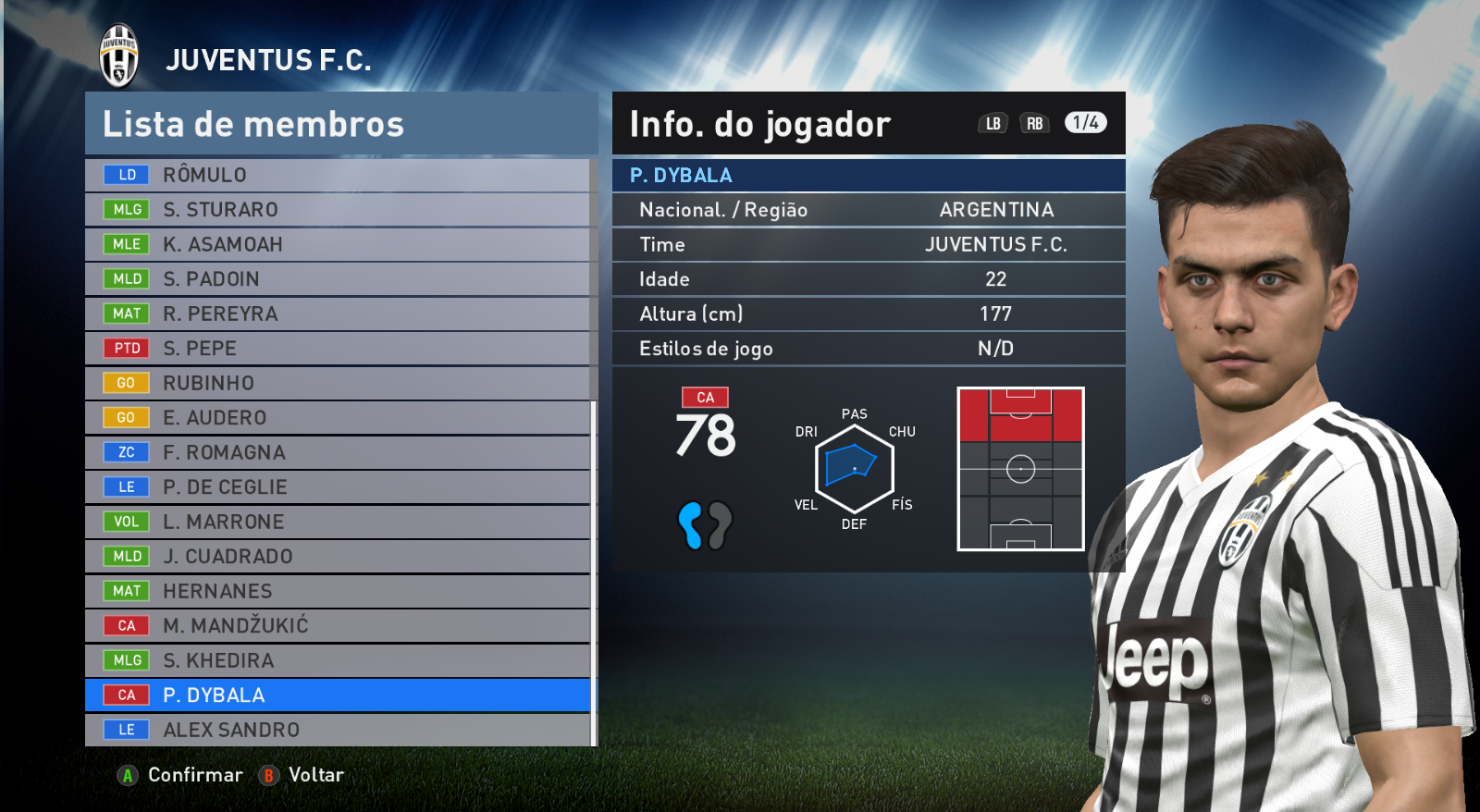Click the highlighted P. Dybala row
Image resolution: width=1480 pixels, height=812 pixels.
point(338,695)
